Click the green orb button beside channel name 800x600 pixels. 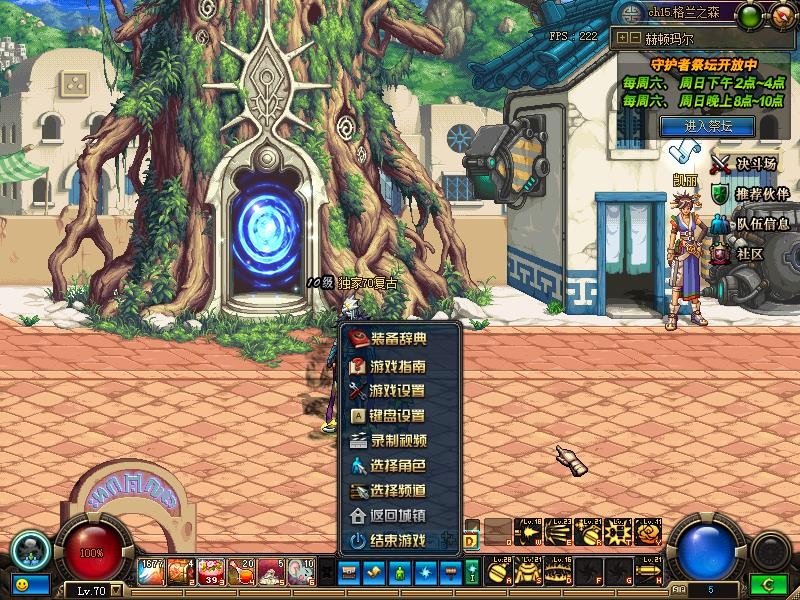(748, 14)
